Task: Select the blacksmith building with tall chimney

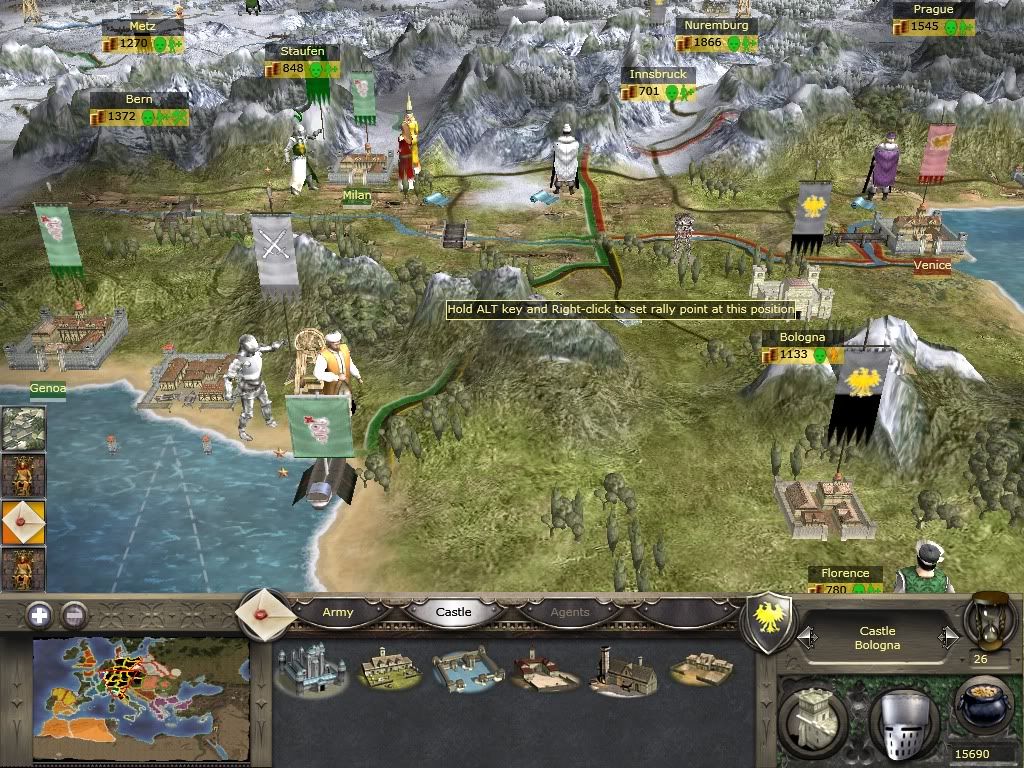Action: (x=623, y=670)
